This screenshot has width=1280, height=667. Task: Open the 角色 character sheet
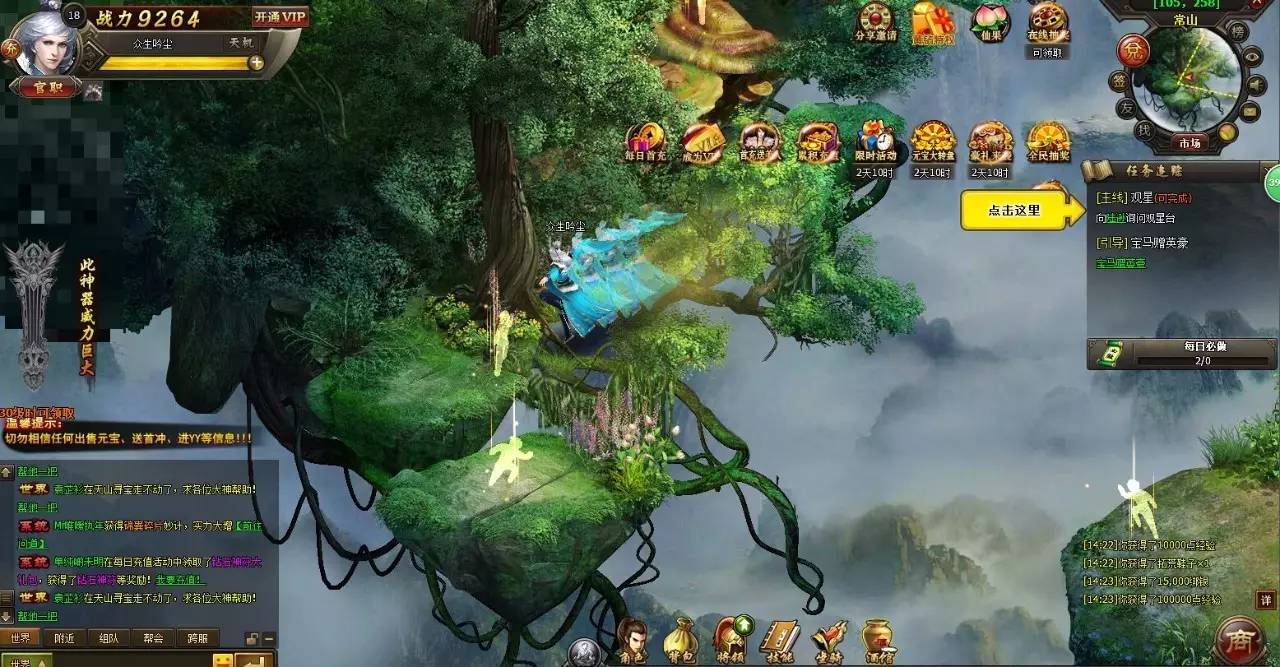tap(630, 640)
